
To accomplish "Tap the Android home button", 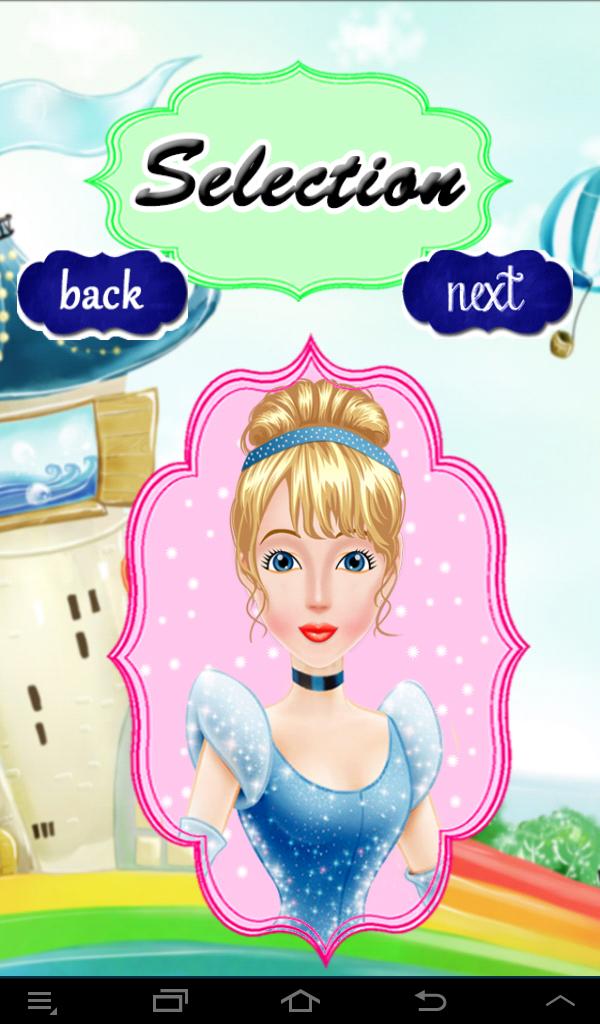I will coord(300,1000).
